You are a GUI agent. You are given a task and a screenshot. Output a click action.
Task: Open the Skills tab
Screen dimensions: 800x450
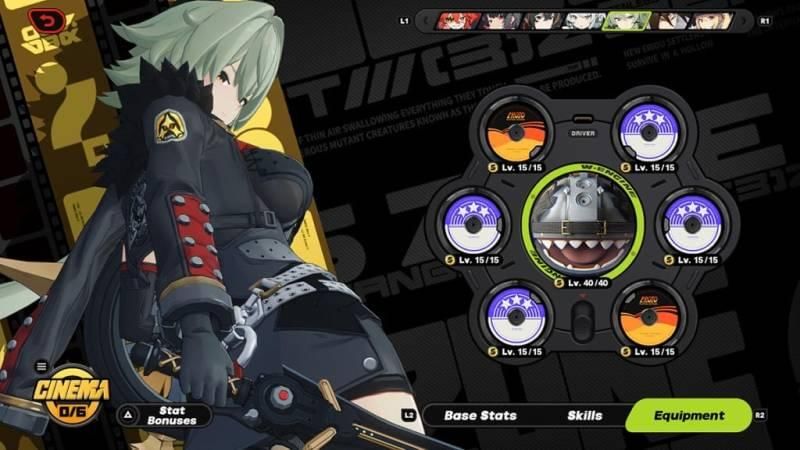[x=584, y=415]
